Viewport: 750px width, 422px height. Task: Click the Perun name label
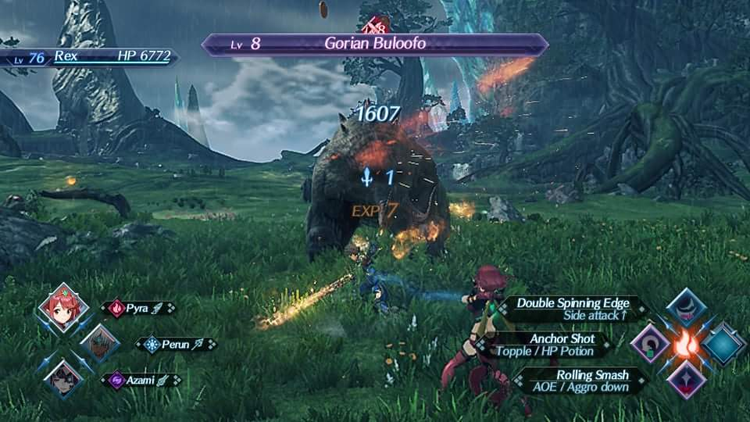pyautogui.click(x=176, y=344)
